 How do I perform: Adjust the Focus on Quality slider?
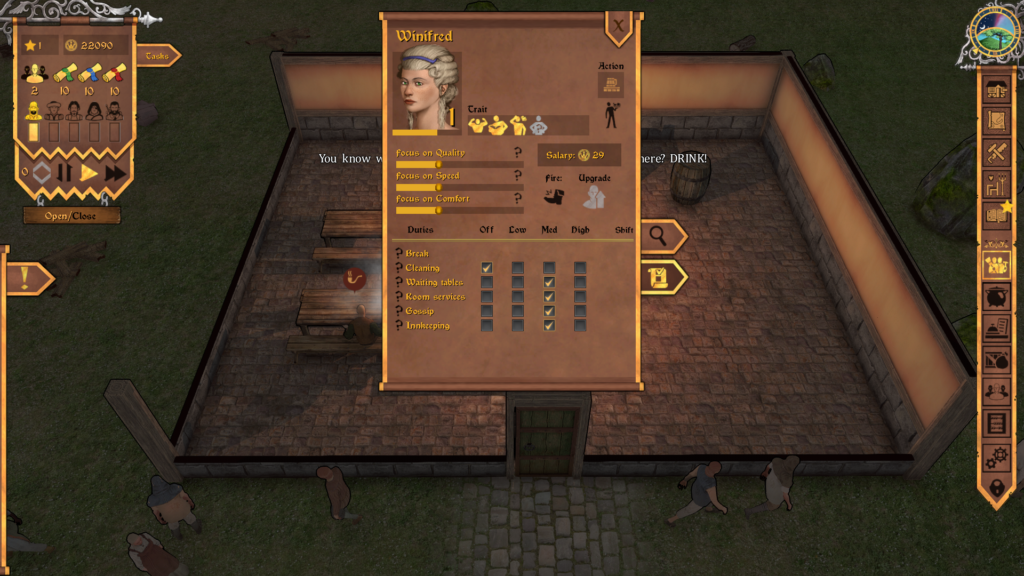click(439, 164)
